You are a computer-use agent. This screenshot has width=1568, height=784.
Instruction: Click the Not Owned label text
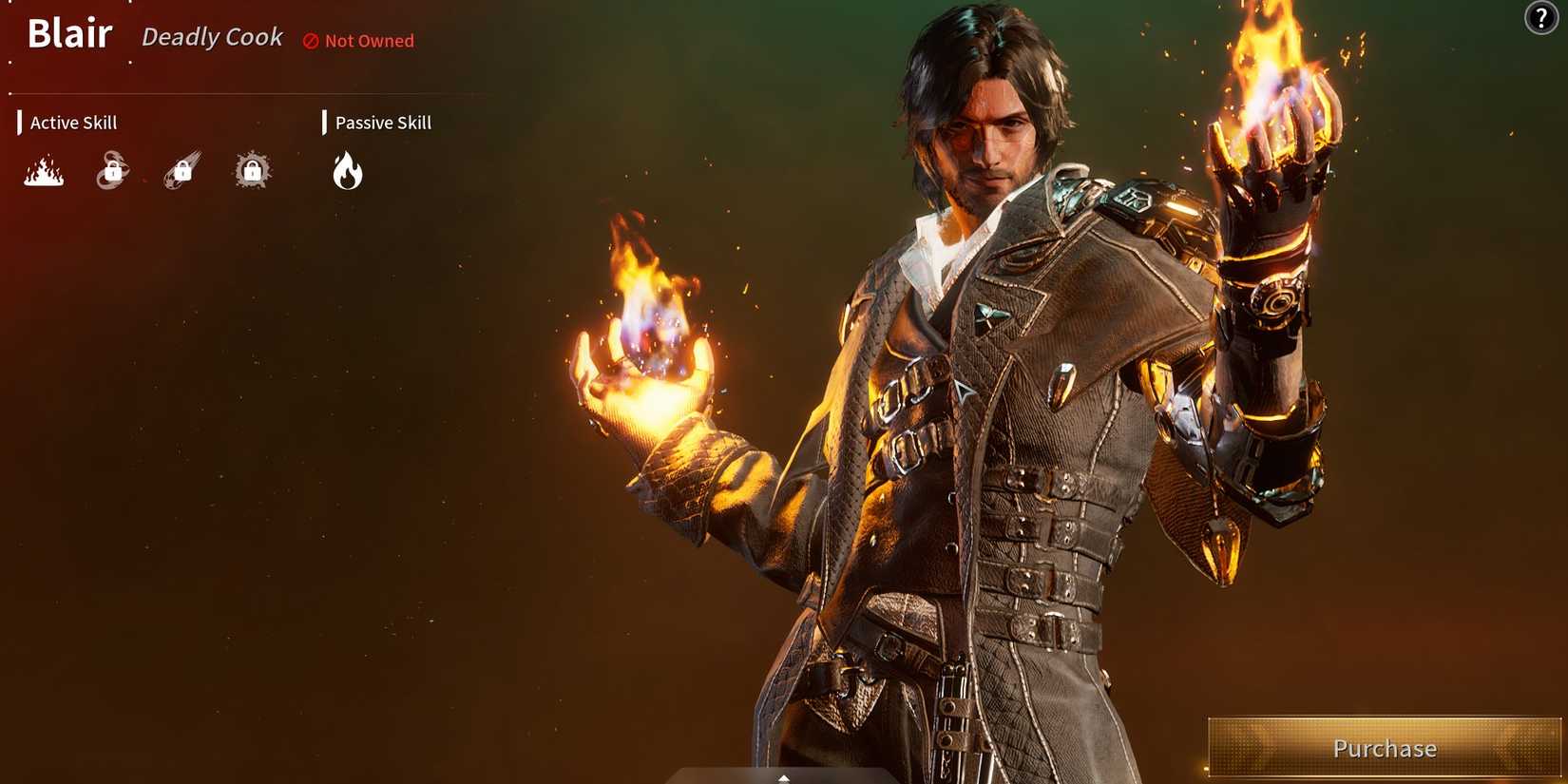[369, 41]
